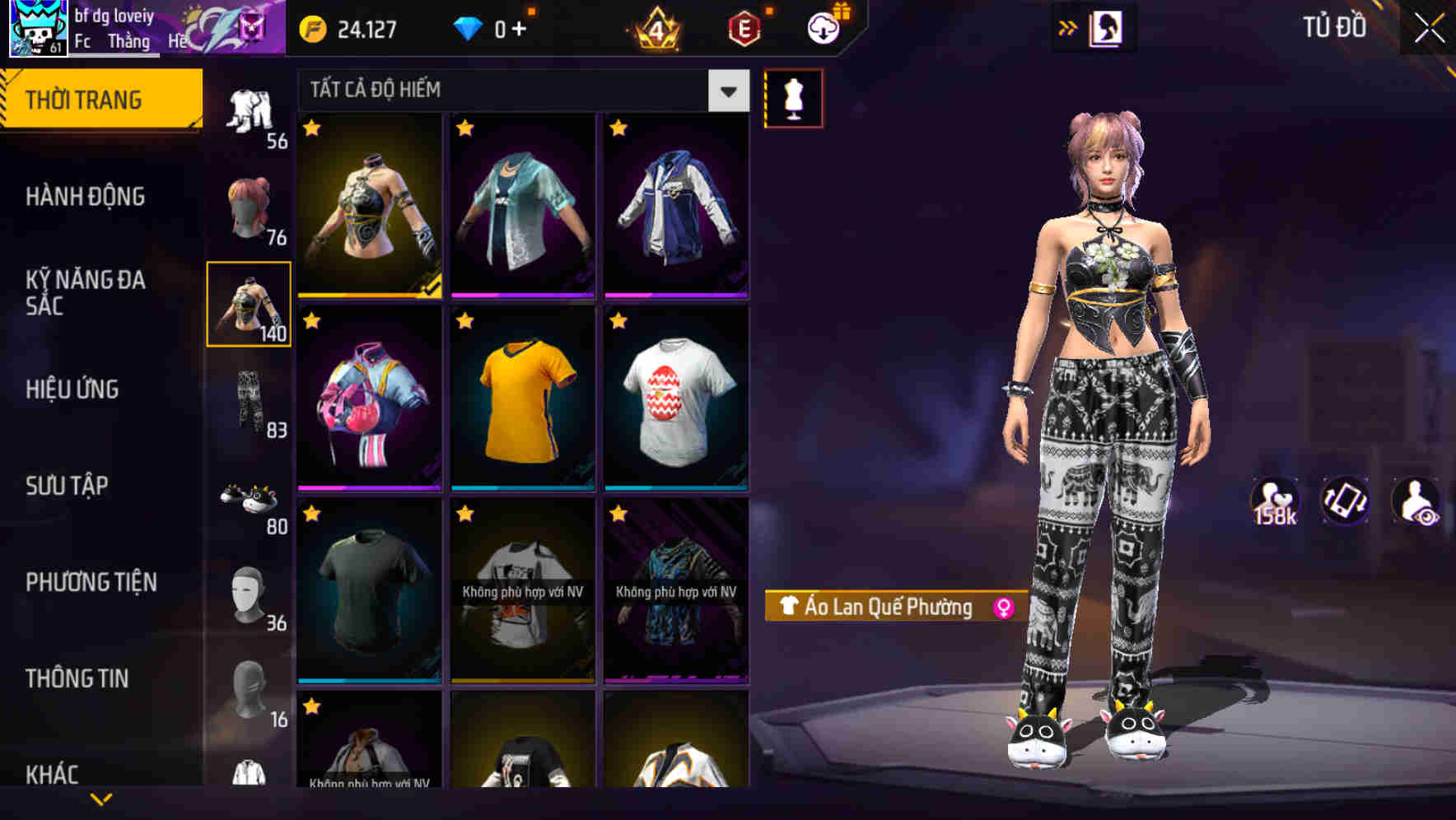Image resolution: width=1456 pixels, height=820 pixels.
Task: Tap the mannequin outfit preview icon
Action: pyautogui.click(x=793, y=97)
